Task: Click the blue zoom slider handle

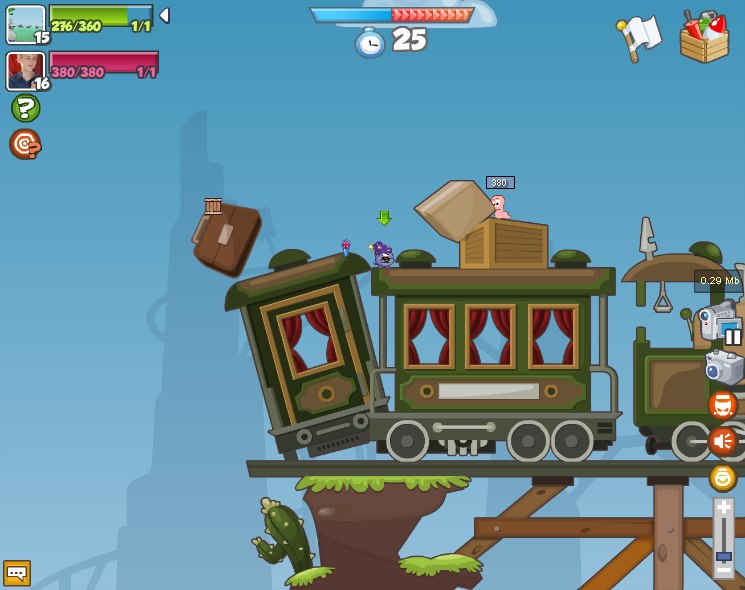Action: [x=723, y=556]
